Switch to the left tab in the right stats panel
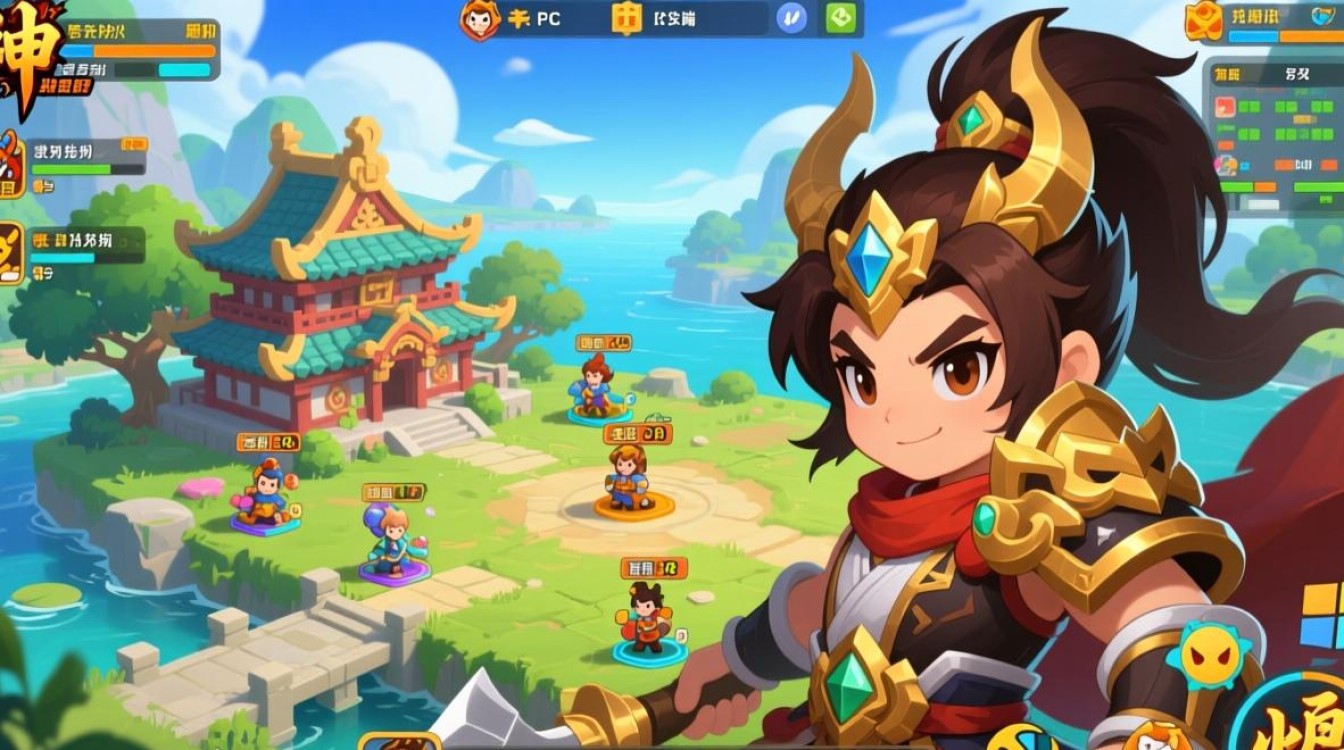This screenshot has width=1344, height=750. point(1225,73)
